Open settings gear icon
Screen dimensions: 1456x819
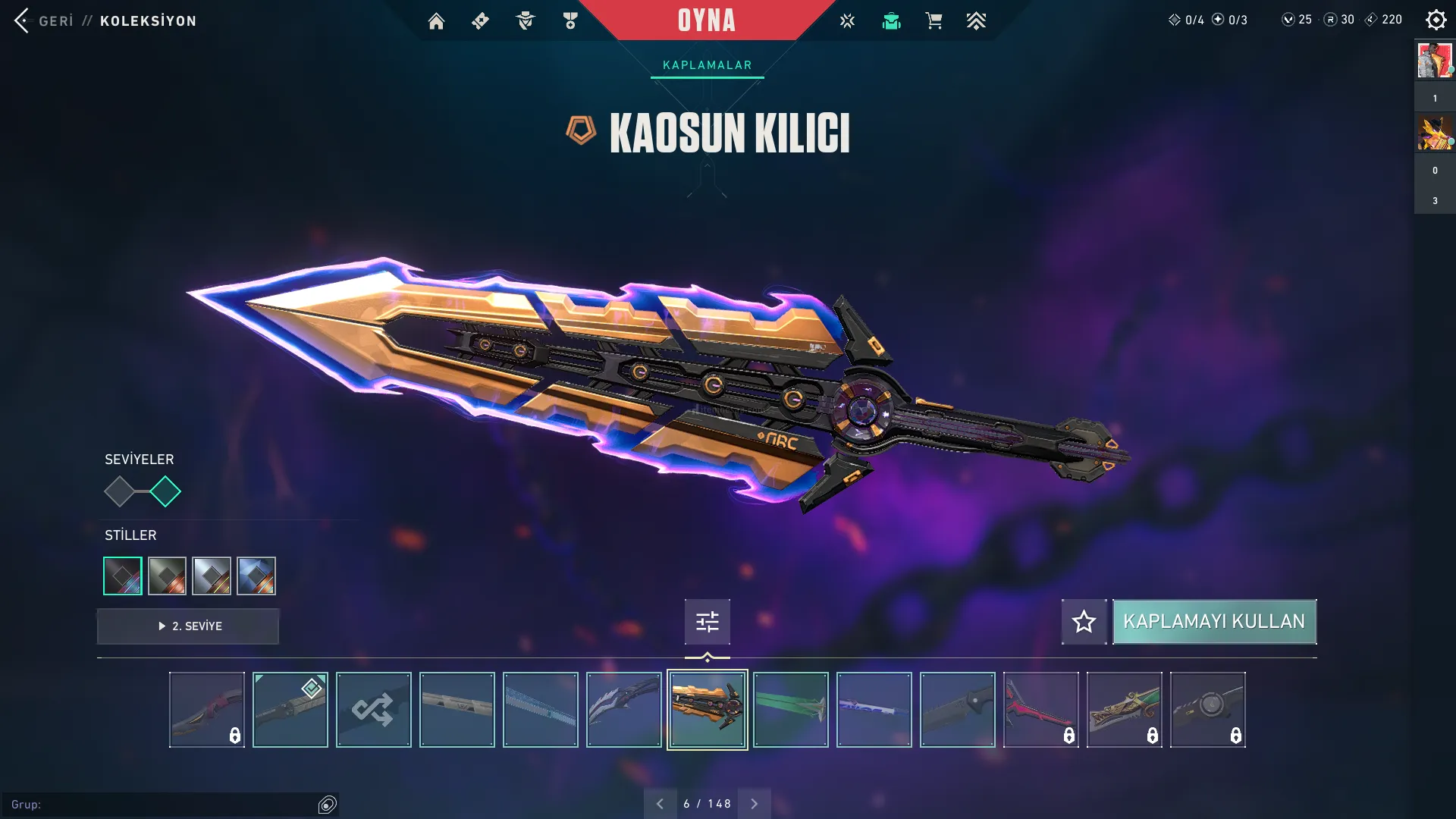[x=1436, y=20]
